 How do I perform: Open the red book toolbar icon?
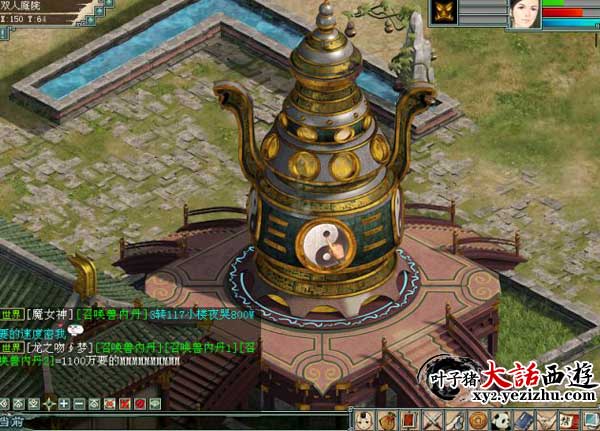click(410, 419)
